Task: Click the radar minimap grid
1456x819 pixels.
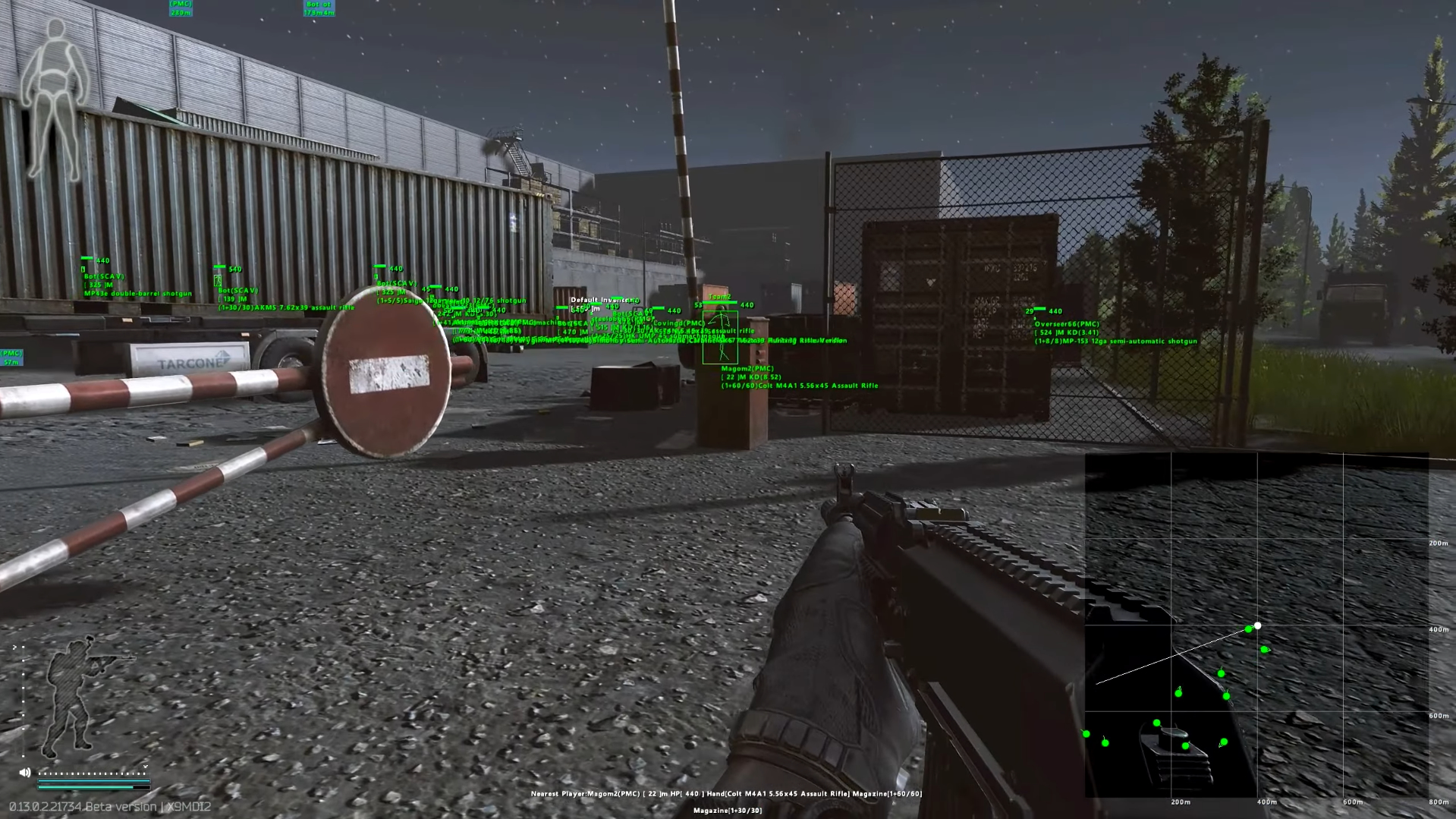Action: [x=1256, y=624]
